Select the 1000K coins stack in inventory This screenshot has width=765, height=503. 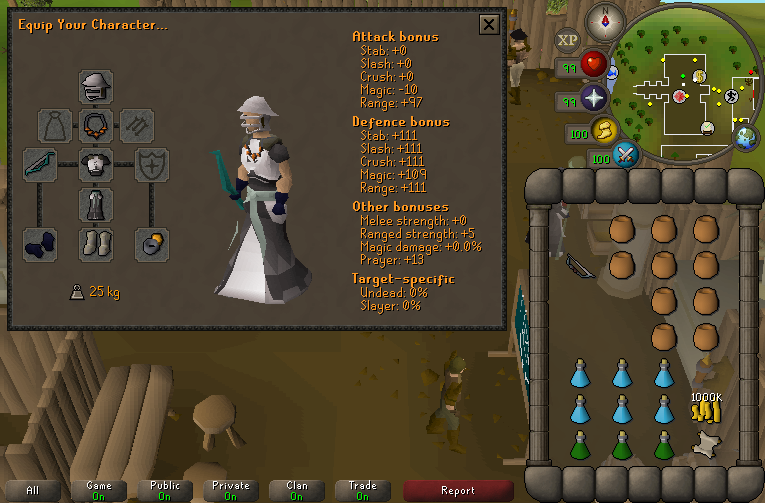[706, 407]
